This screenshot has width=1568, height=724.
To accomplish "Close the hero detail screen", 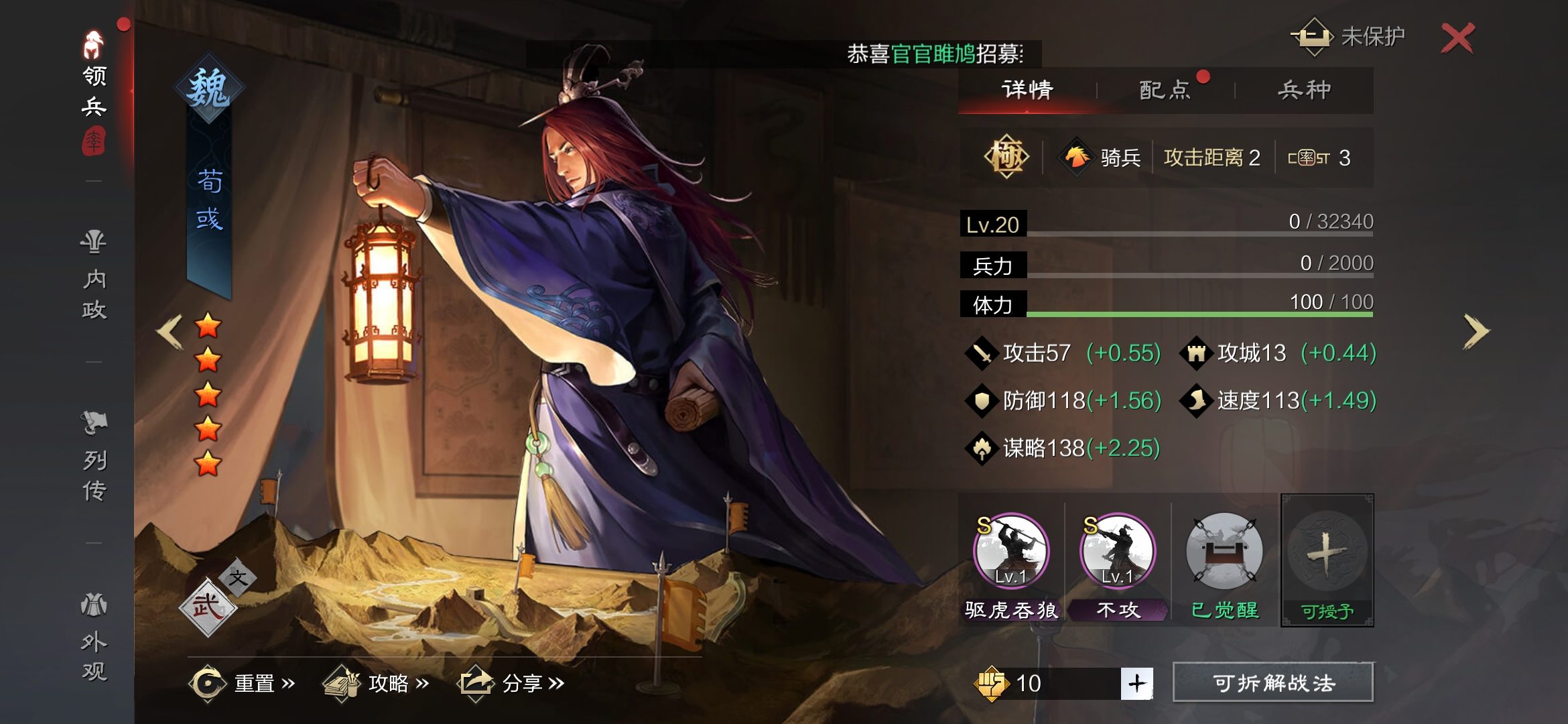I will (x=1457, y=38).
